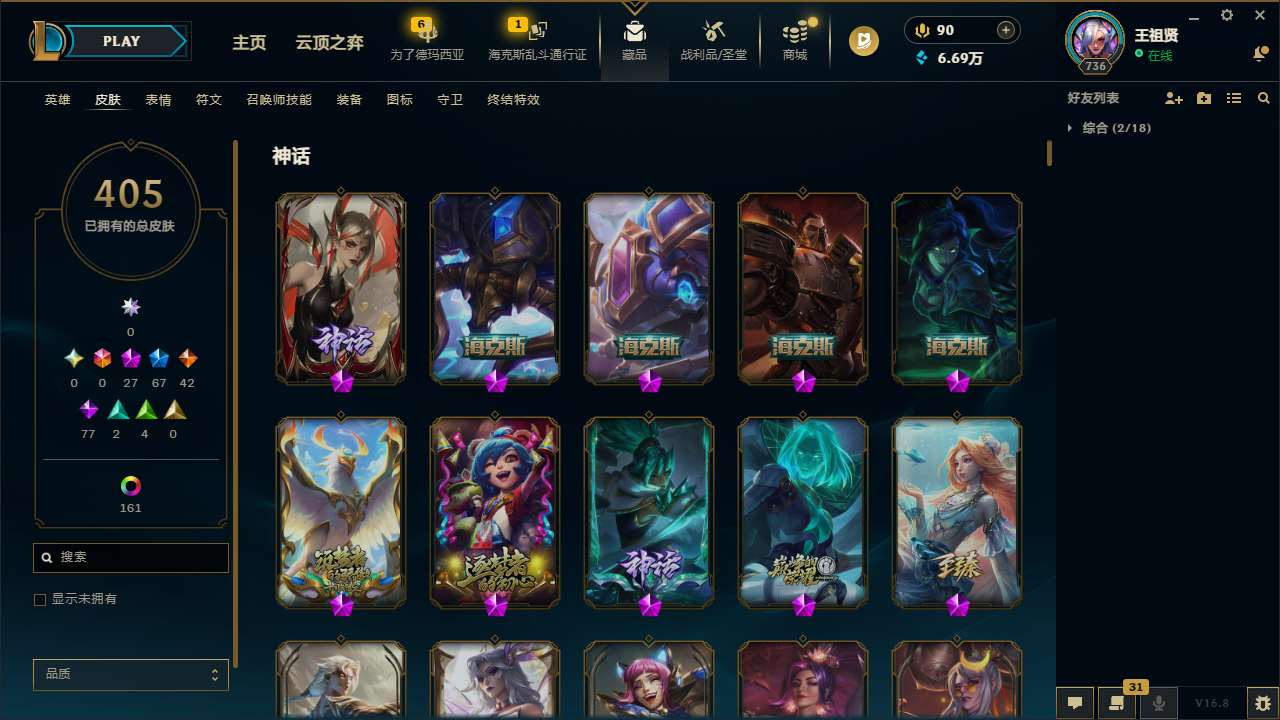Open messages icon showing 31 unread
The height and width of the screenshot is (720, 1280).
pos(1117,703)
